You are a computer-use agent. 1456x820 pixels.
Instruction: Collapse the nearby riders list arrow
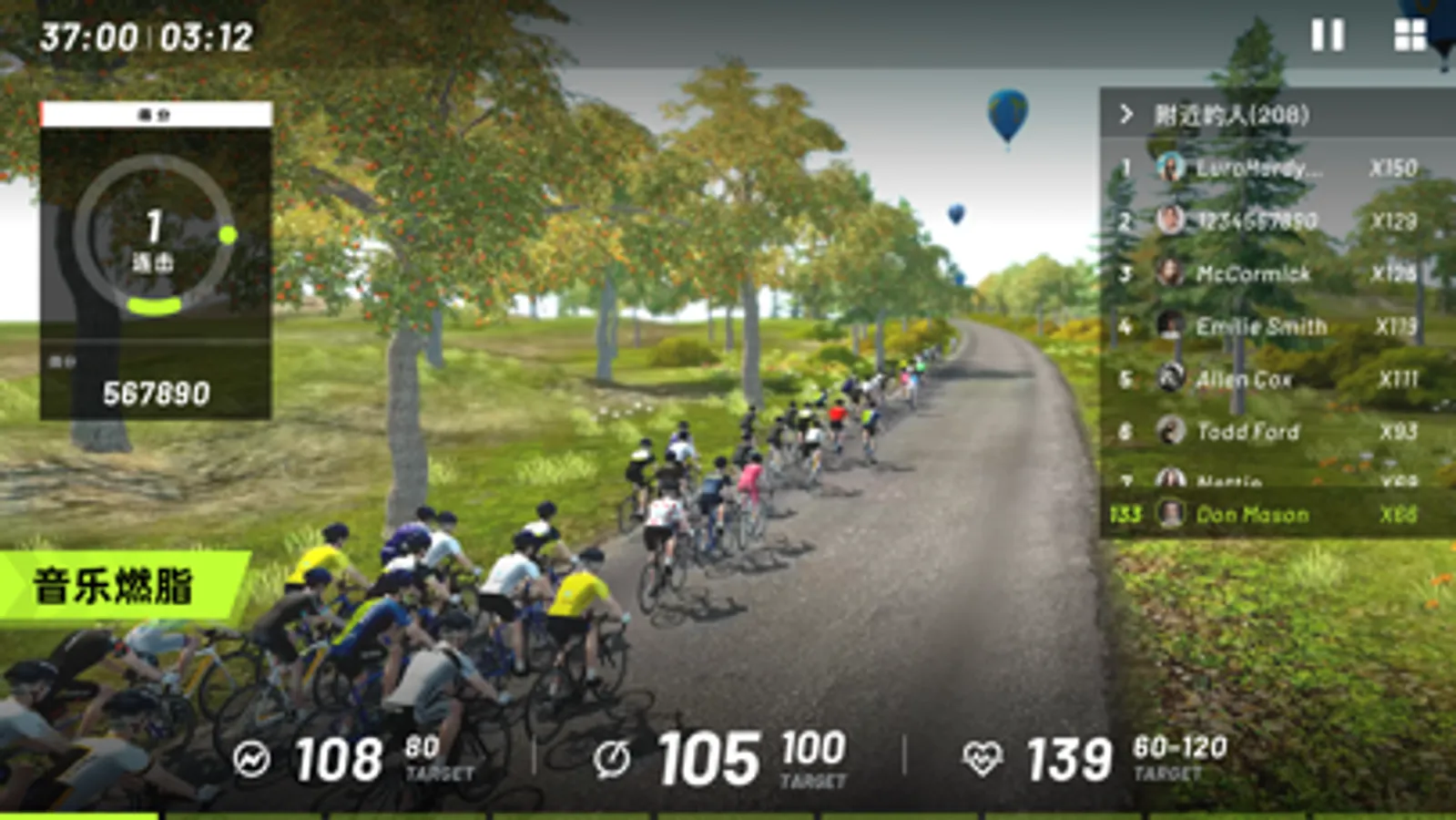pos(1126,114)
